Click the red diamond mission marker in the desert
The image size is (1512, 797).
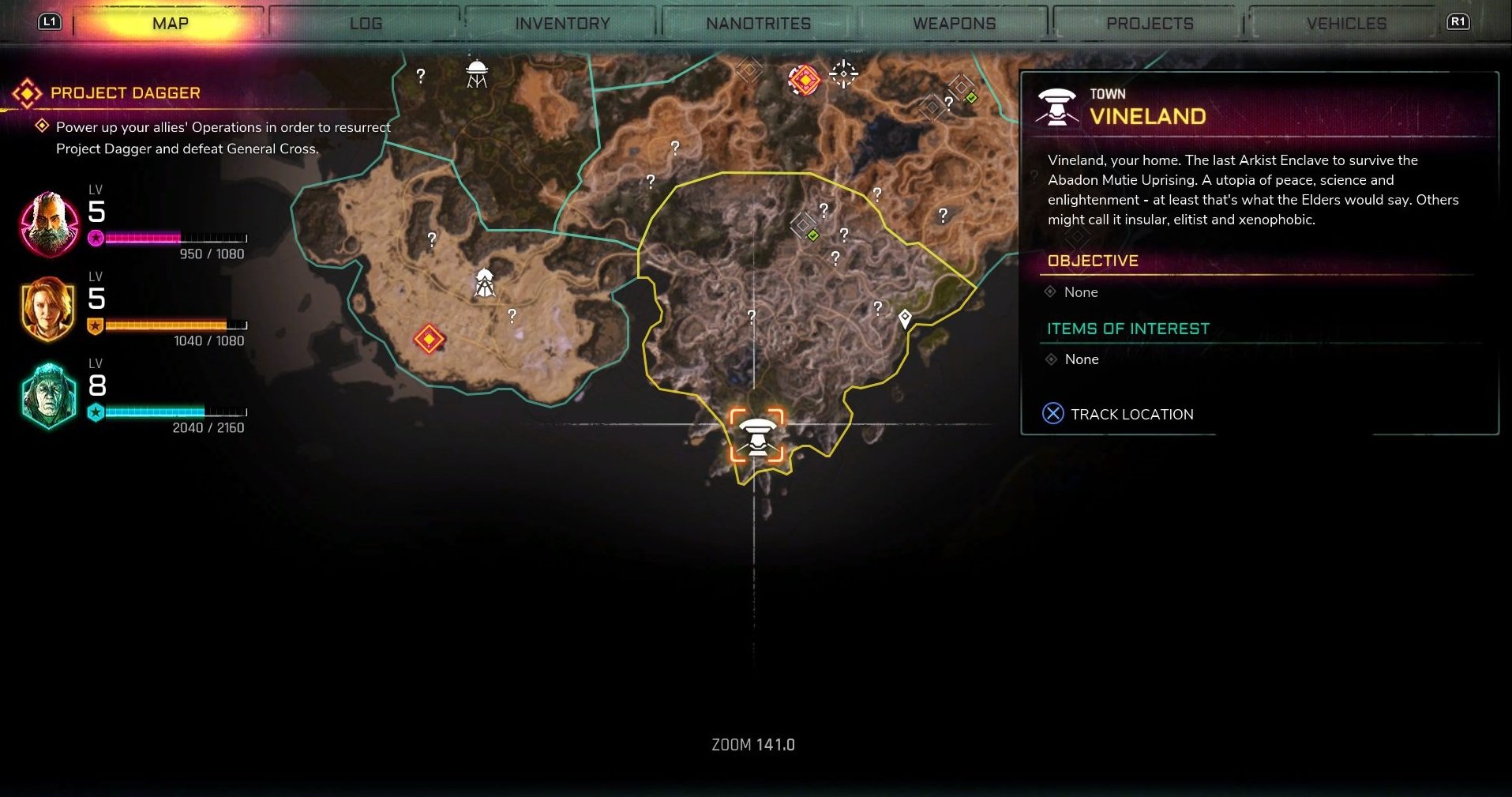[430, 339]
